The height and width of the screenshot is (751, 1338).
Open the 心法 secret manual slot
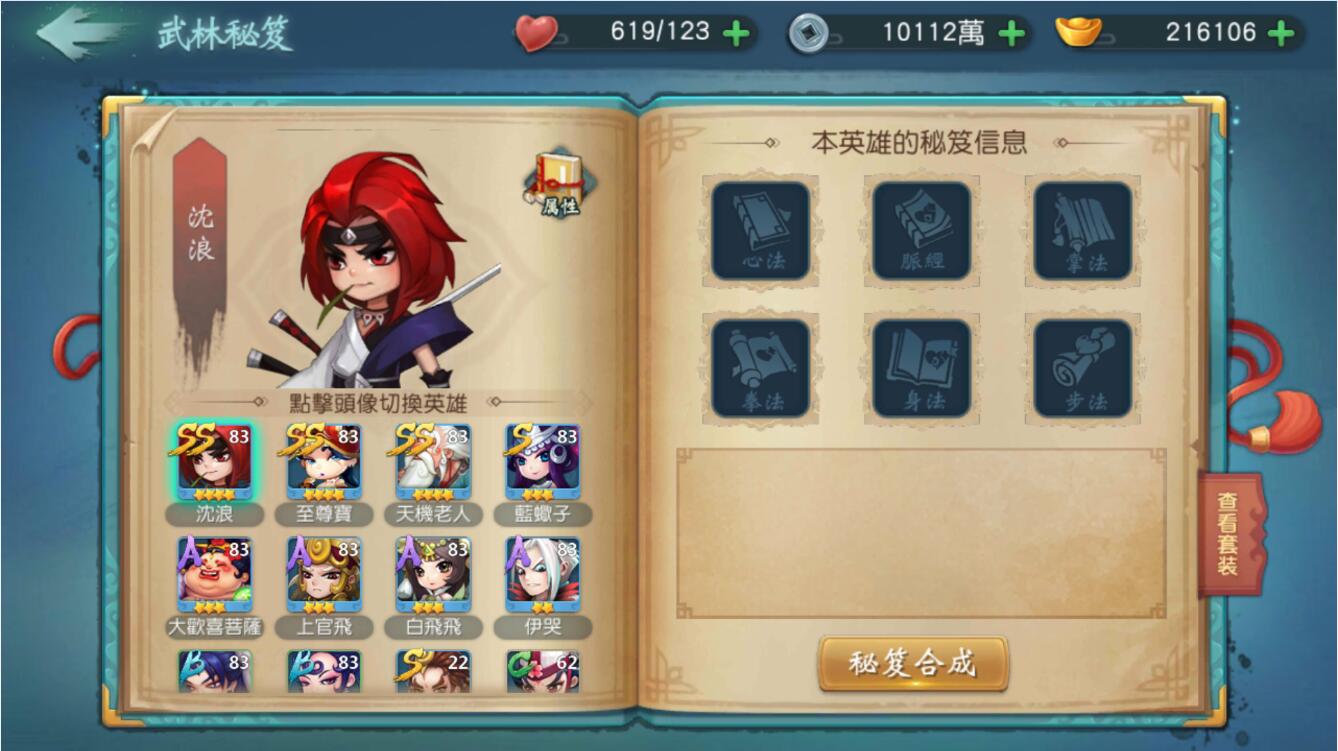pos(761,232)
